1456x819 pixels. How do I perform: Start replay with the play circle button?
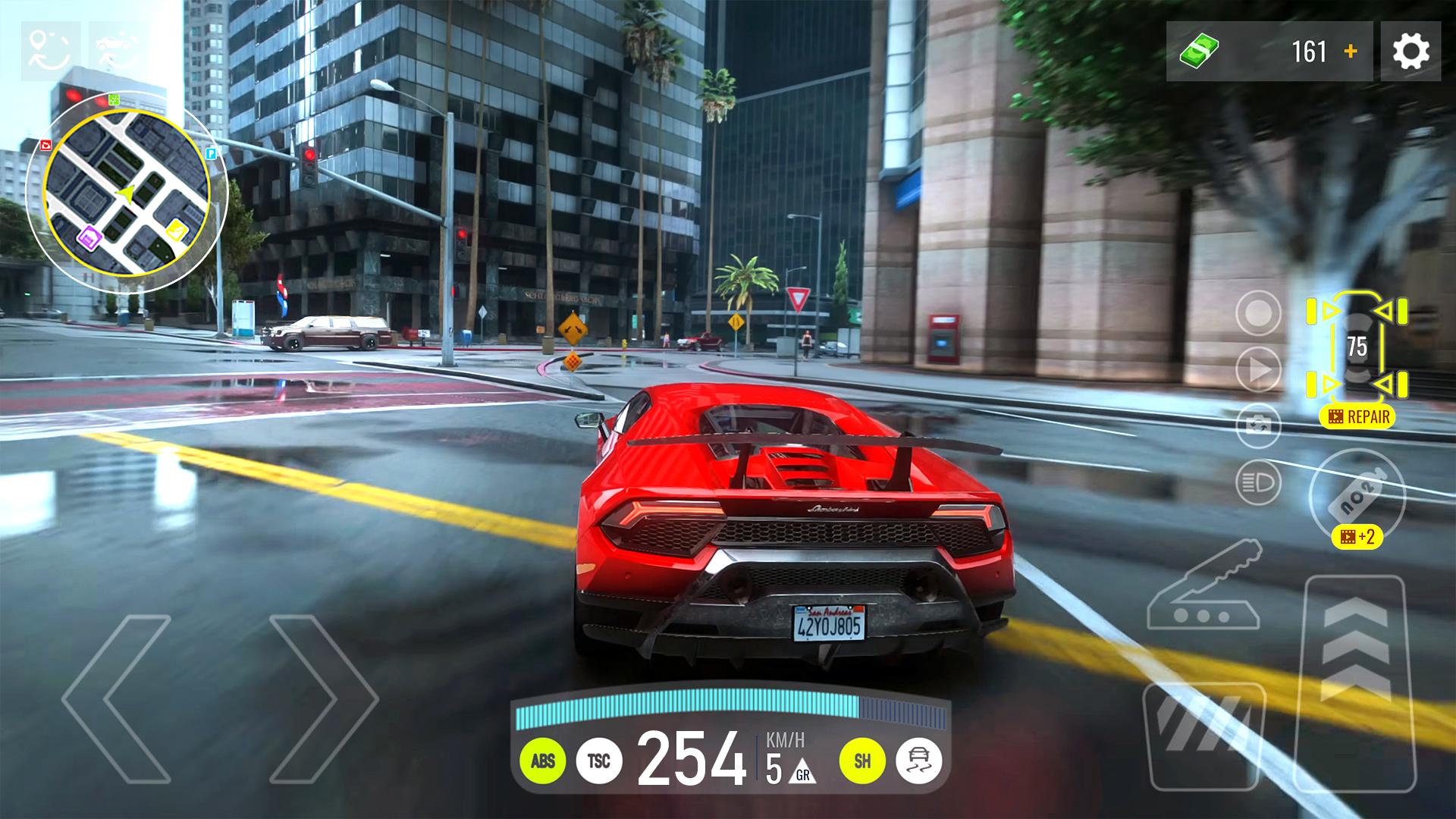point(1258,369)
